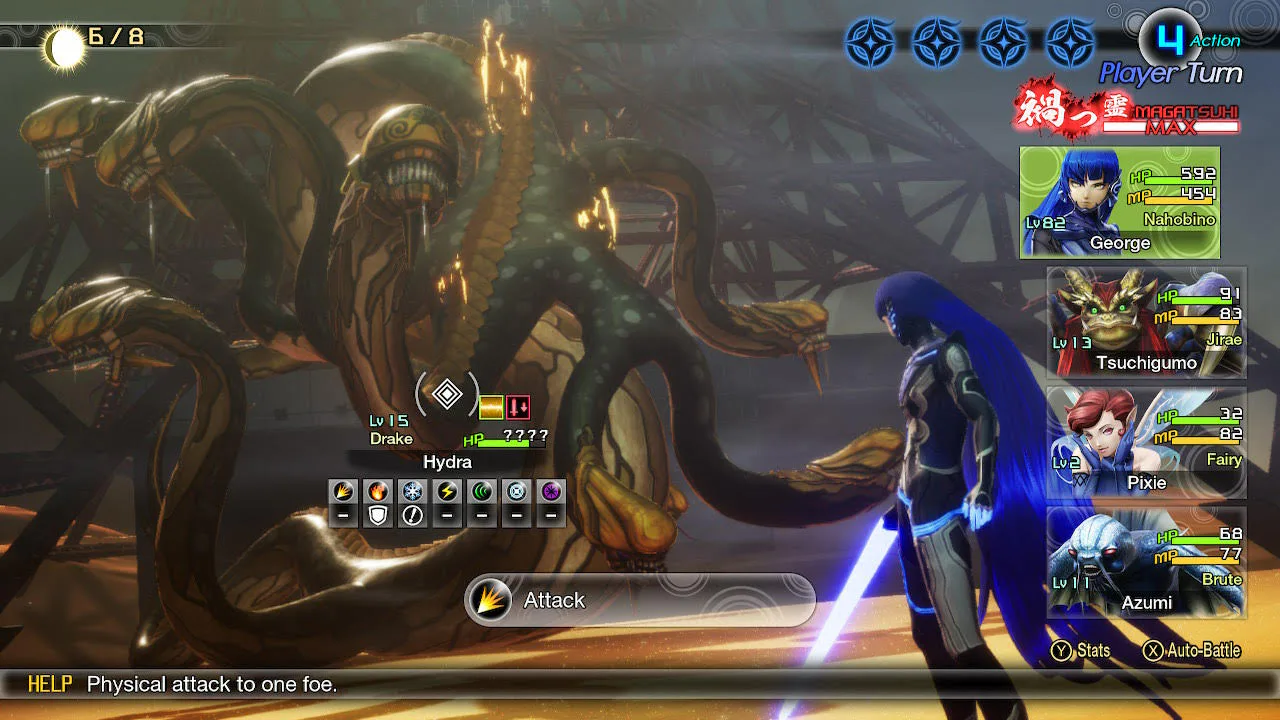Viewport: 1280px width, 720px height.
Task: Target Hydra with the diamond selection cursor
Action: click(447, 394)
